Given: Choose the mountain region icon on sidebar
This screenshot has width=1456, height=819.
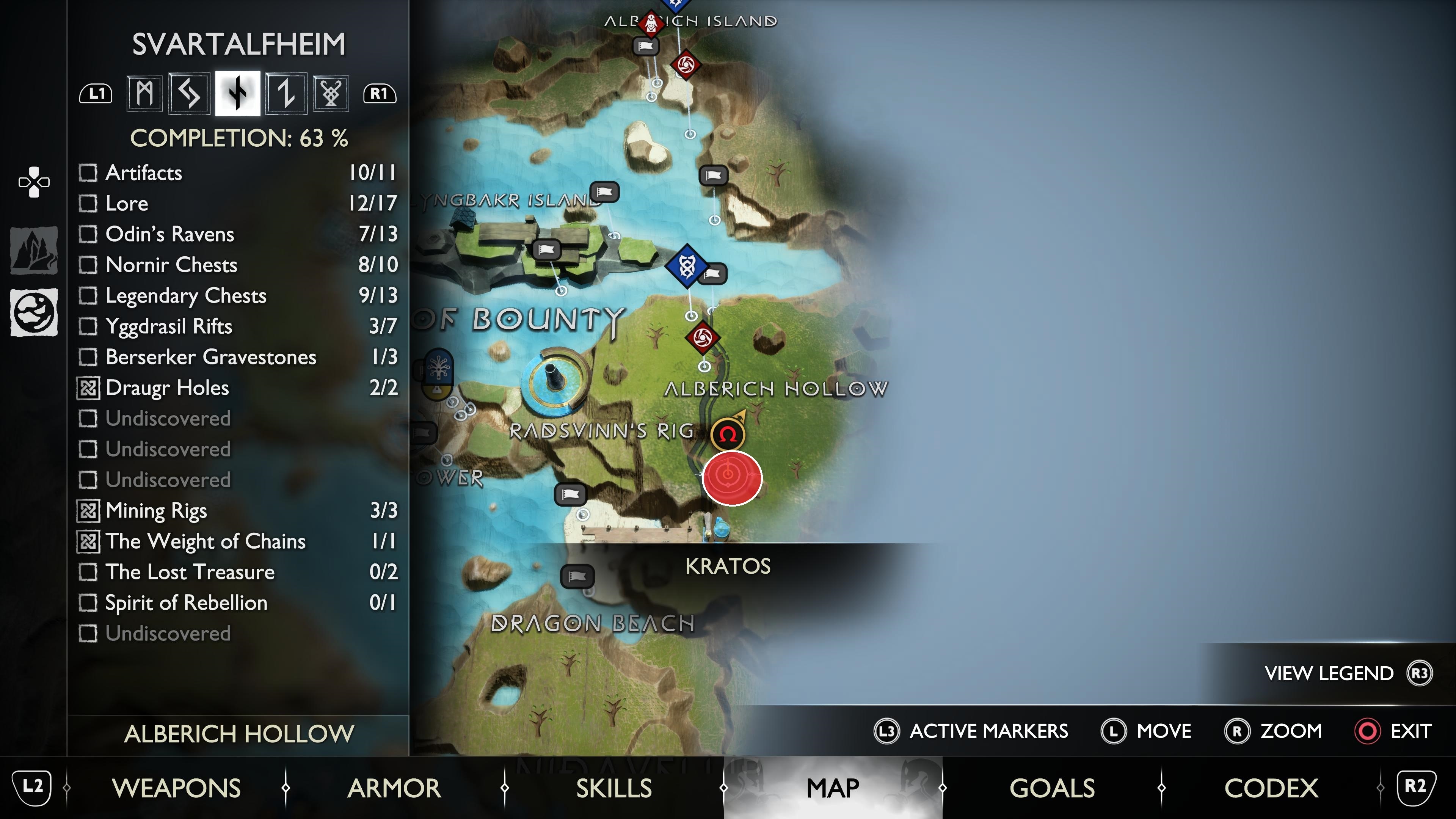Looking at the screenshot, I should pos(34,250).
